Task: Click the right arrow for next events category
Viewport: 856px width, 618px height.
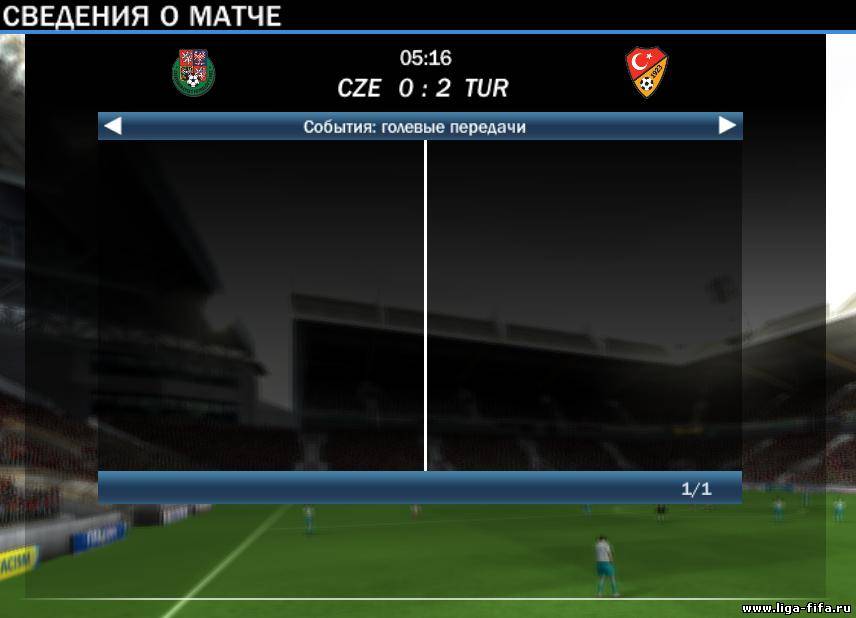Action: click(727, 126)
